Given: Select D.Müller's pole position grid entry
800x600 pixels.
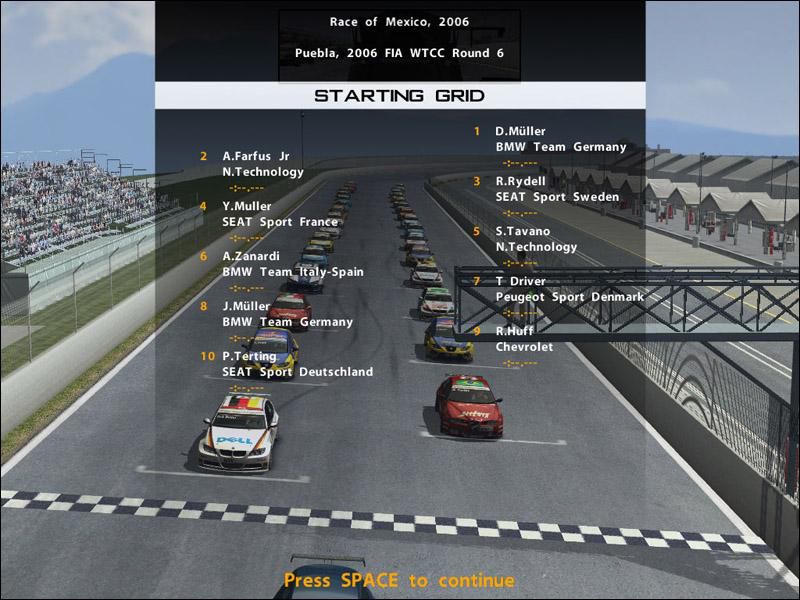Looking at the screenshot, I should click(559, 139).
